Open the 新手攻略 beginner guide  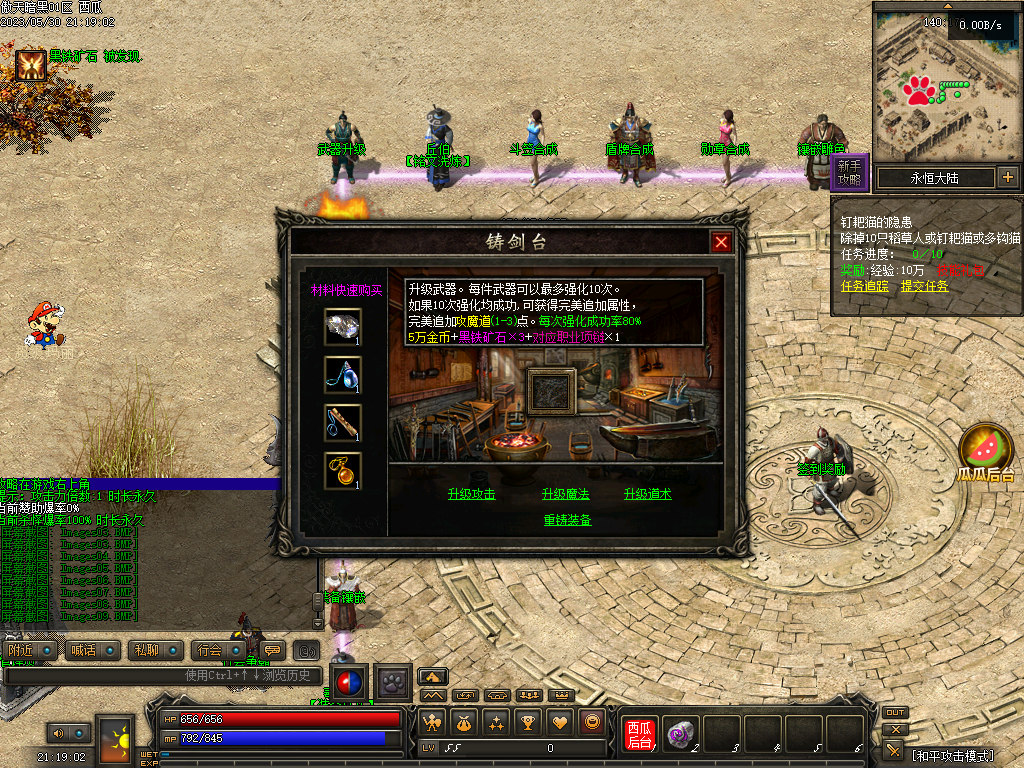[849, 172]
